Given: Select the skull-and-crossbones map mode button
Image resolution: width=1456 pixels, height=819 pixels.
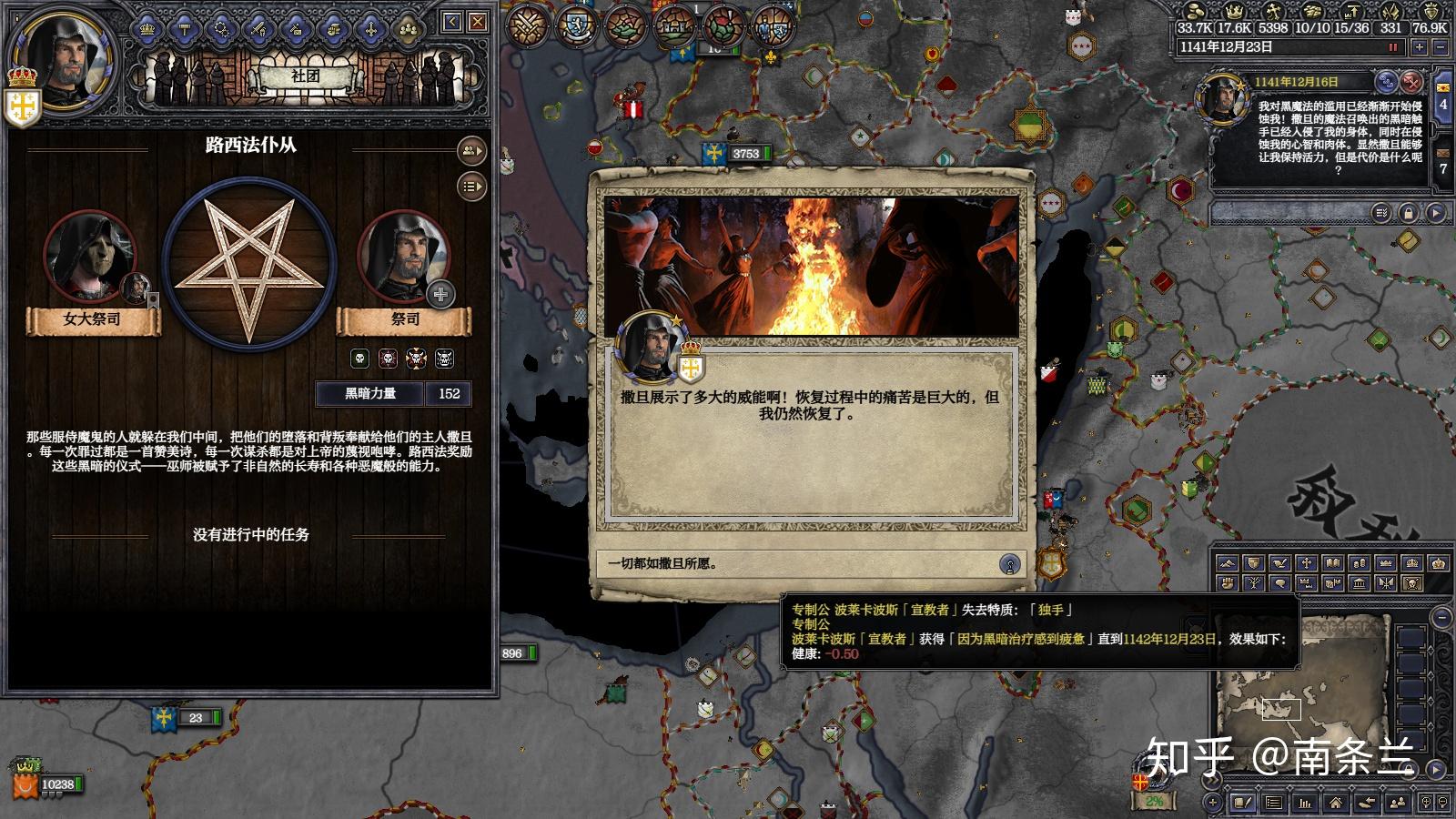Looking at the screenshot, I should (1411, 583).
